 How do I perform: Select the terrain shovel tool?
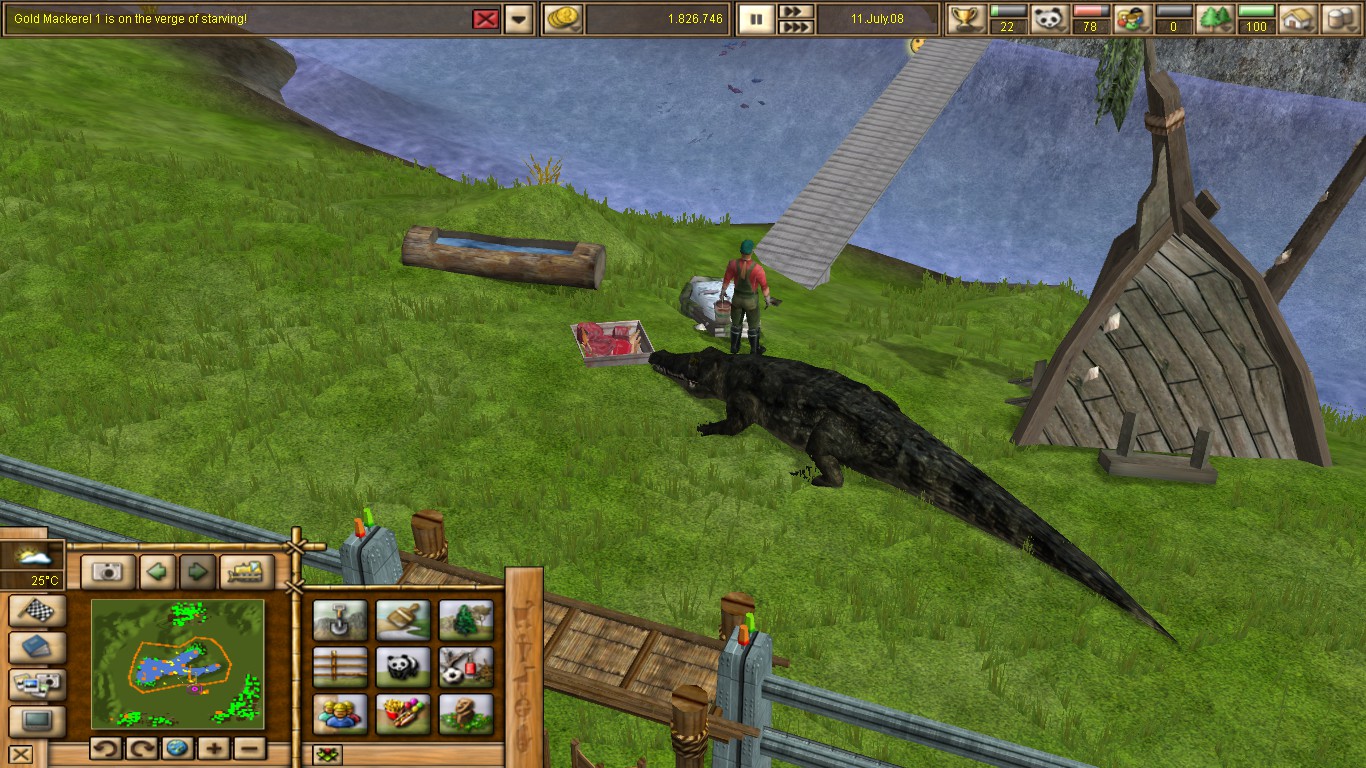tap(340, 620)
